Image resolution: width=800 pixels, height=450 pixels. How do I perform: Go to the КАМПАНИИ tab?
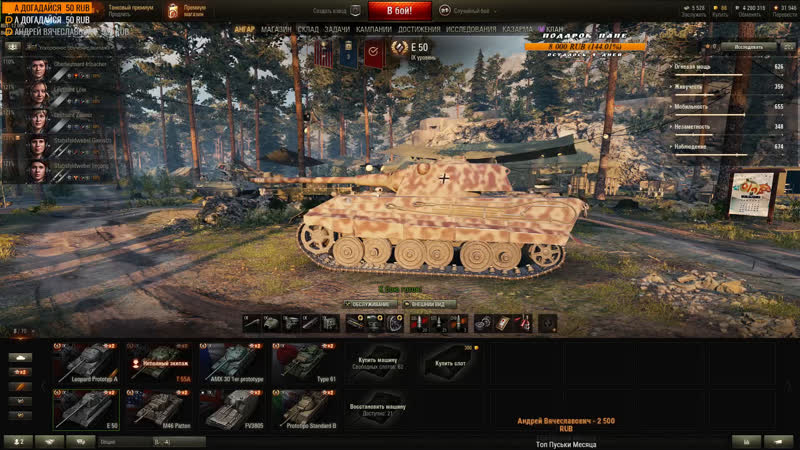click(x=373, y=29)
